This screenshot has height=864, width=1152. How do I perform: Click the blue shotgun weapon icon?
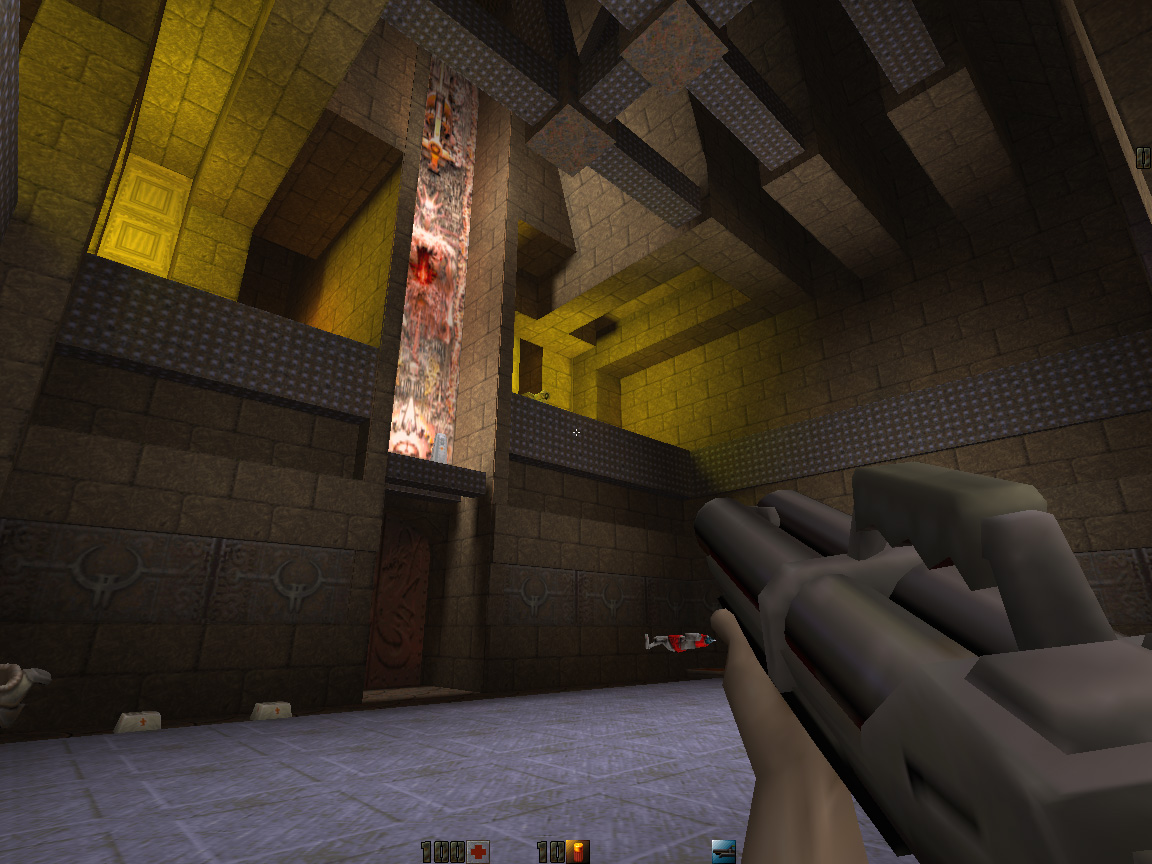pyautogui.click(x=723, y=852)
